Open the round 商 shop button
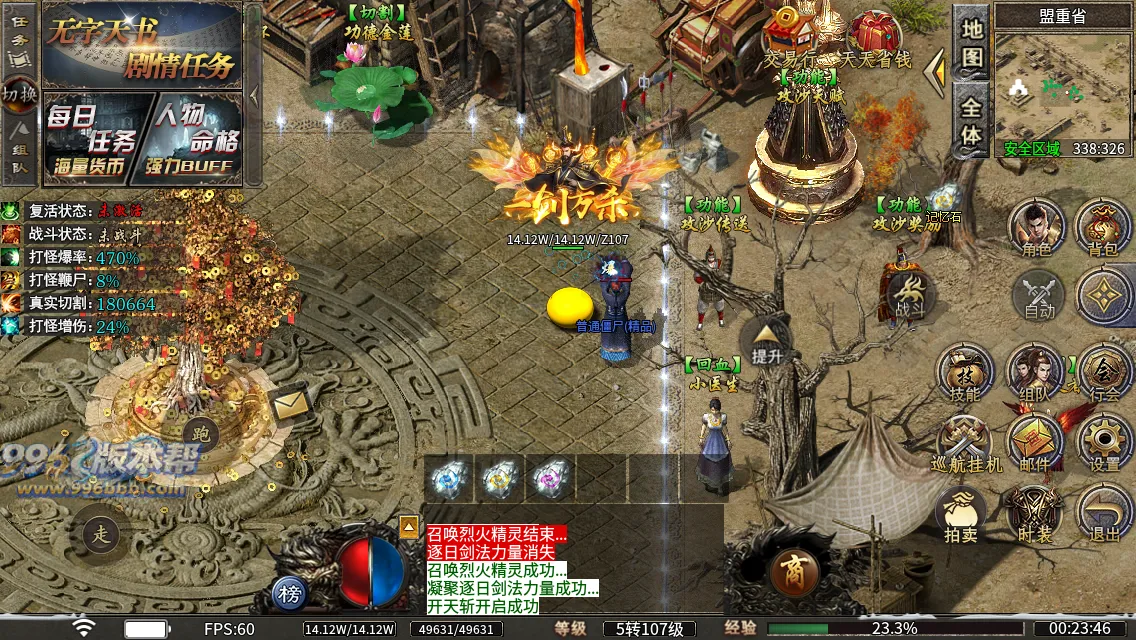Image resolution: width=1136 pixels, height=640 pixels. point(795,573)
